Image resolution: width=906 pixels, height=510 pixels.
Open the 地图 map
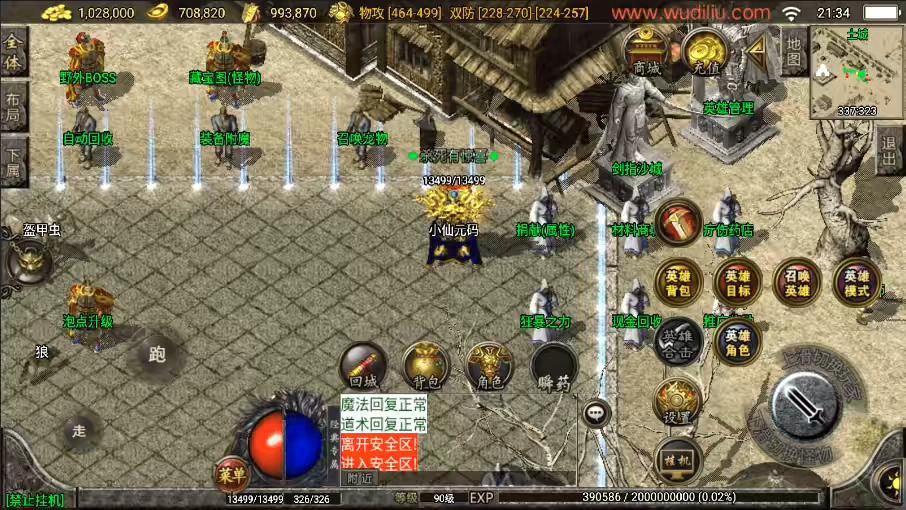tap(794, 52)
